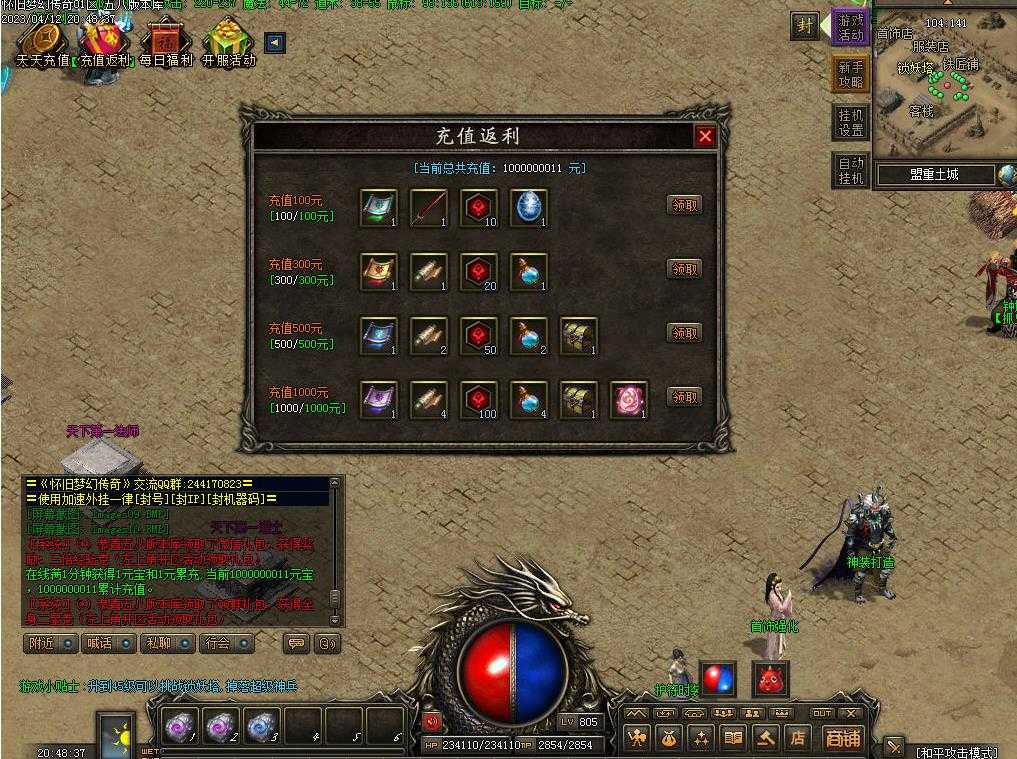This screenshot has width=1017, height=759.
Task: Use the purple swirl stone in hotbar slot 1
Action: (x=181, y=725)
